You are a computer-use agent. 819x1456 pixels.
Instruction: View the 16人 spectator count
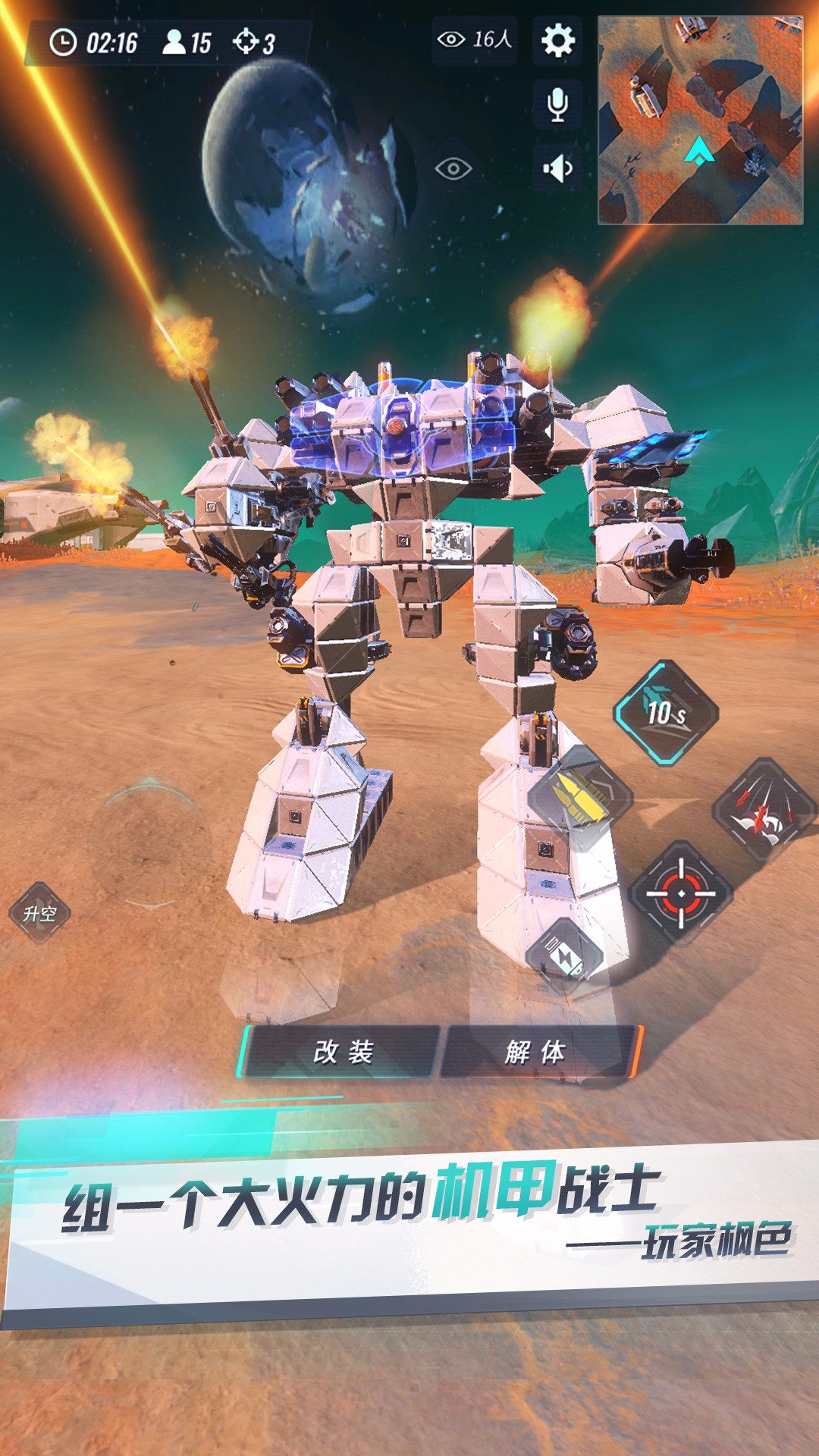coord(475,39)
